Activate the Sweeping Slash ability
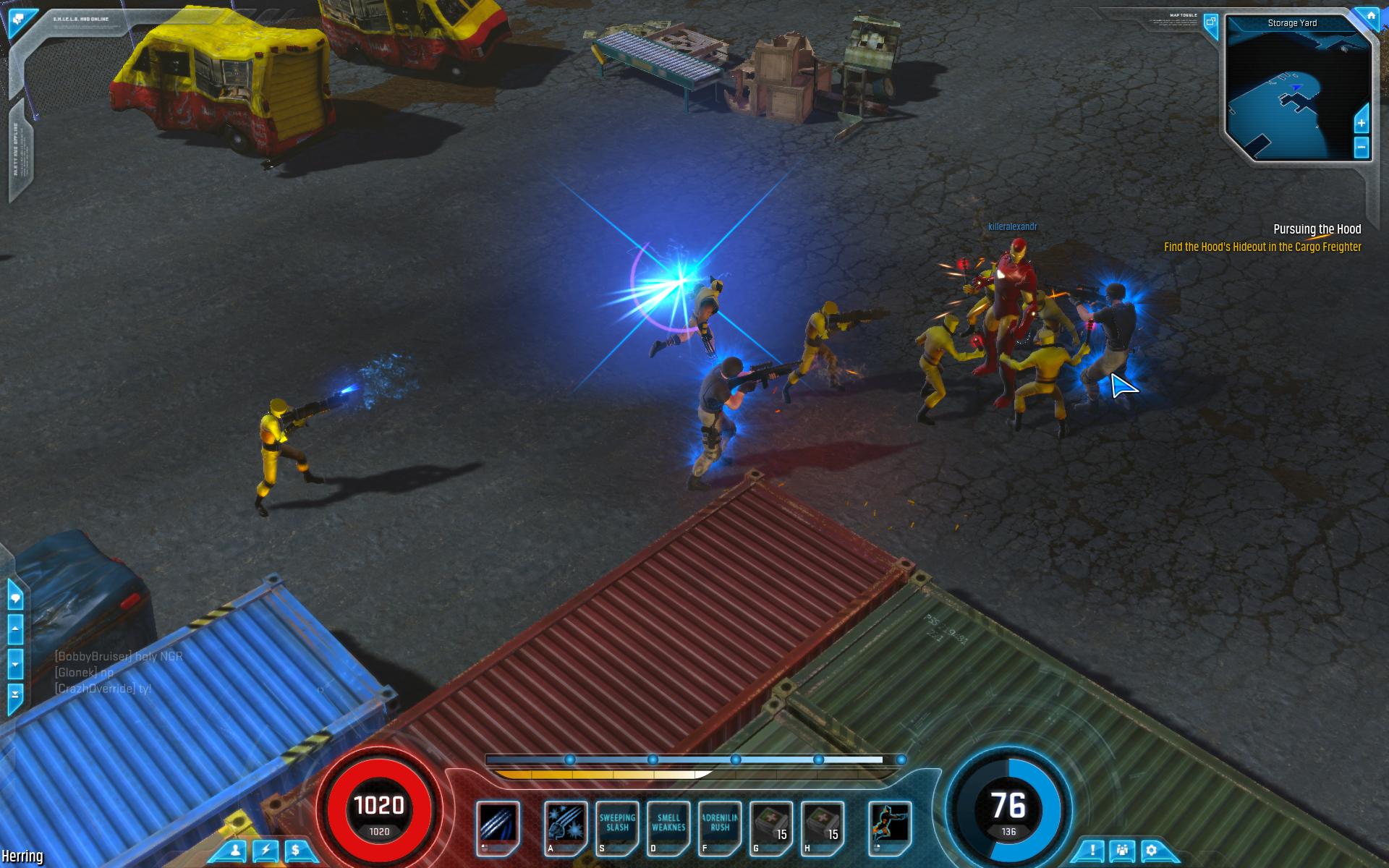Viewport: 1389px width, 868px height. [617, 825]
